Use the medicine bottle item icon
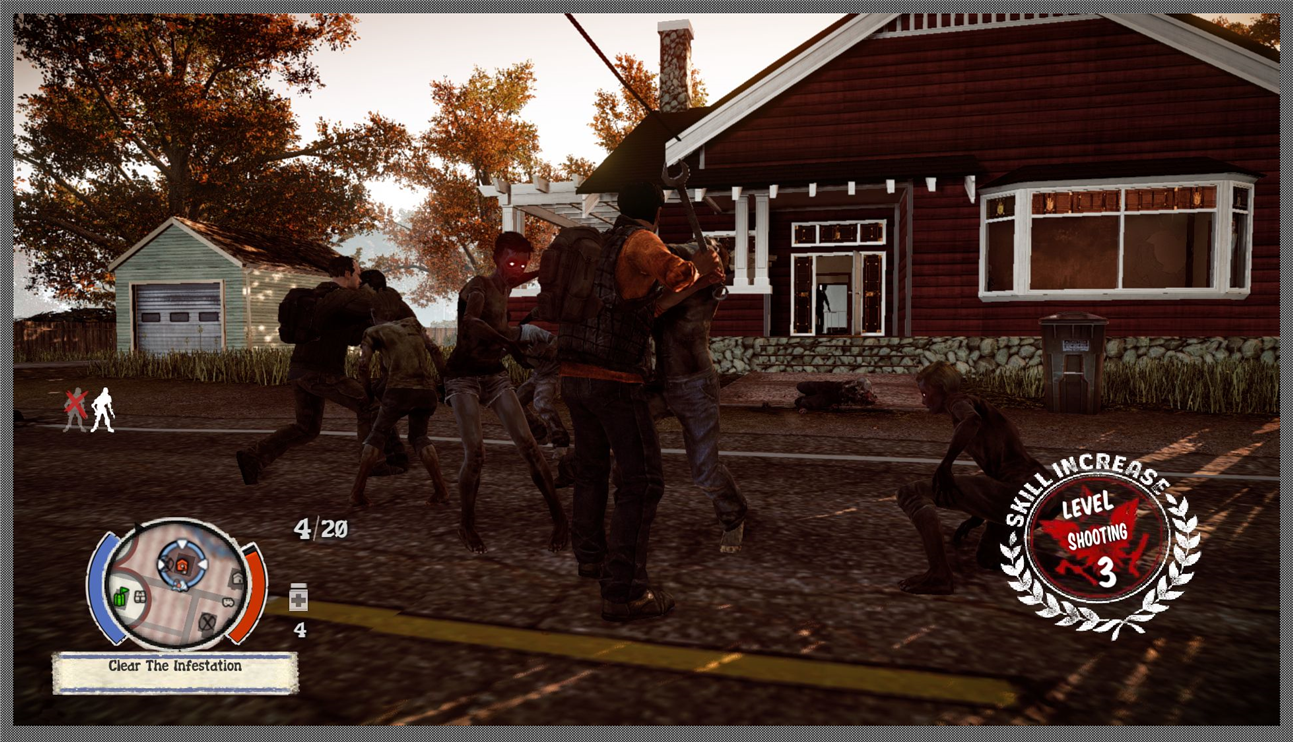The width and height of the screenshot is (1293, 742). (298, 598)
